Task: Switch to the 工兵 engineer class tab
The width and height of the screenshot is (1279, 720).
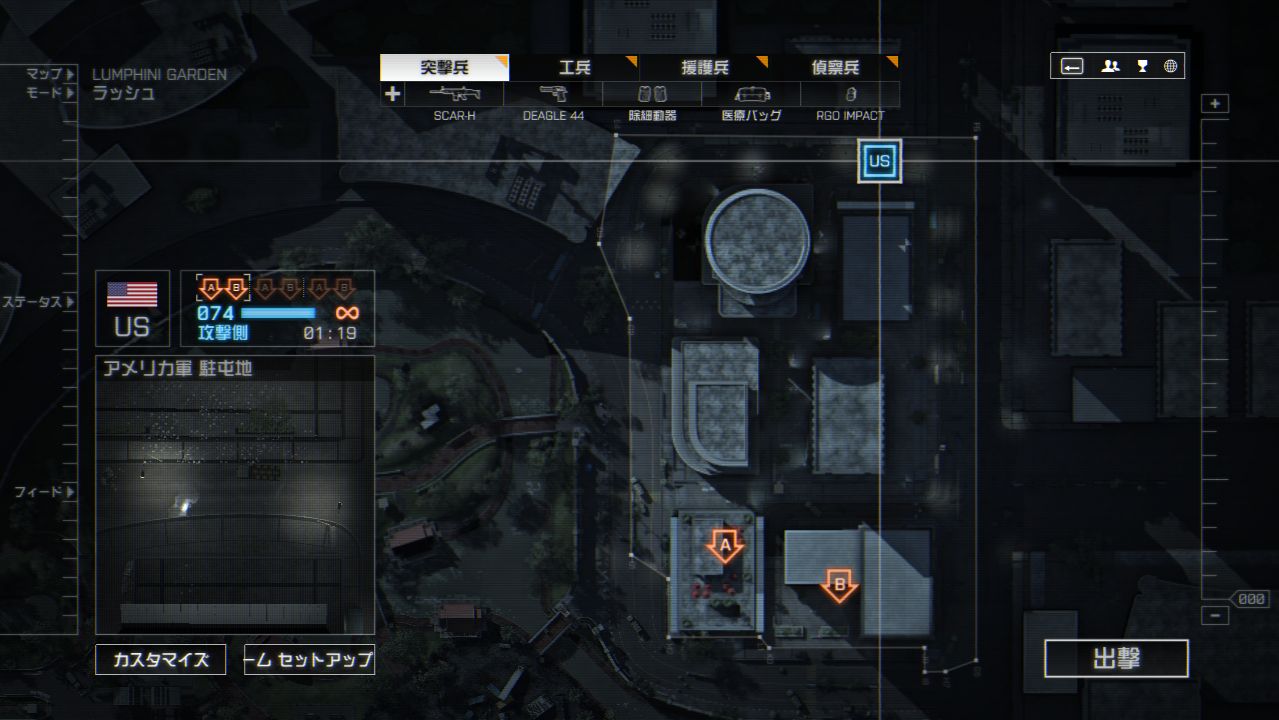Action: coord(575,68)
